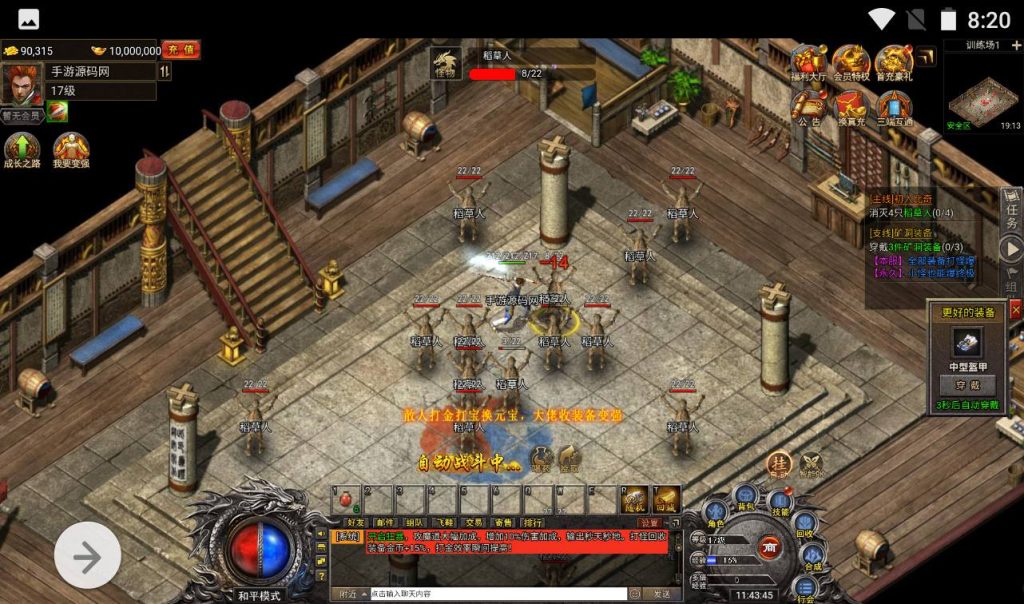Open the 福利大厅 welfare hall
Image resolution: width=1024 pixels, height=604 pixels.
[808, 64]
